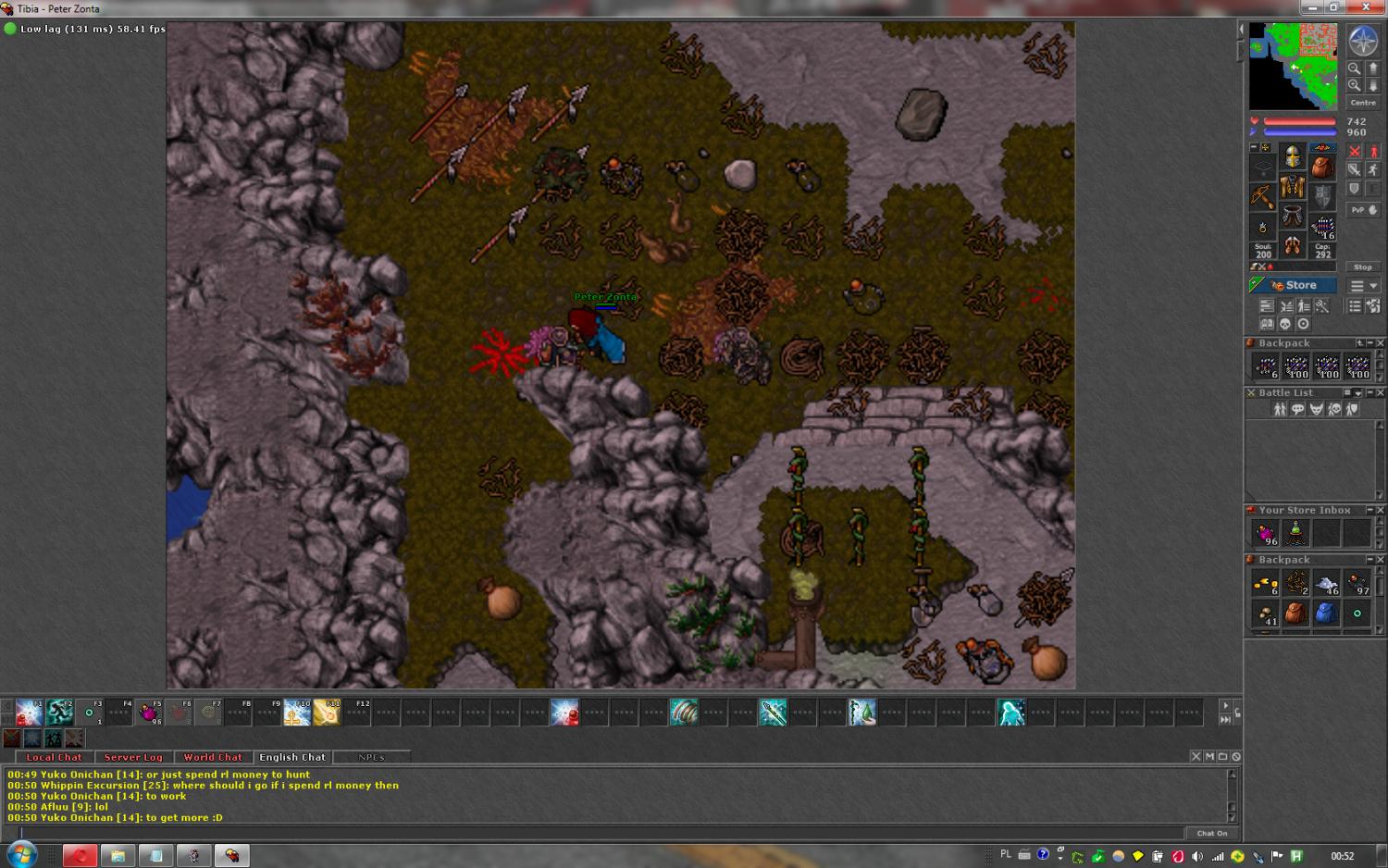The height and width of the screenshot is (868, 1388).
Task: Open the Store
Action: pos(1293,285)
